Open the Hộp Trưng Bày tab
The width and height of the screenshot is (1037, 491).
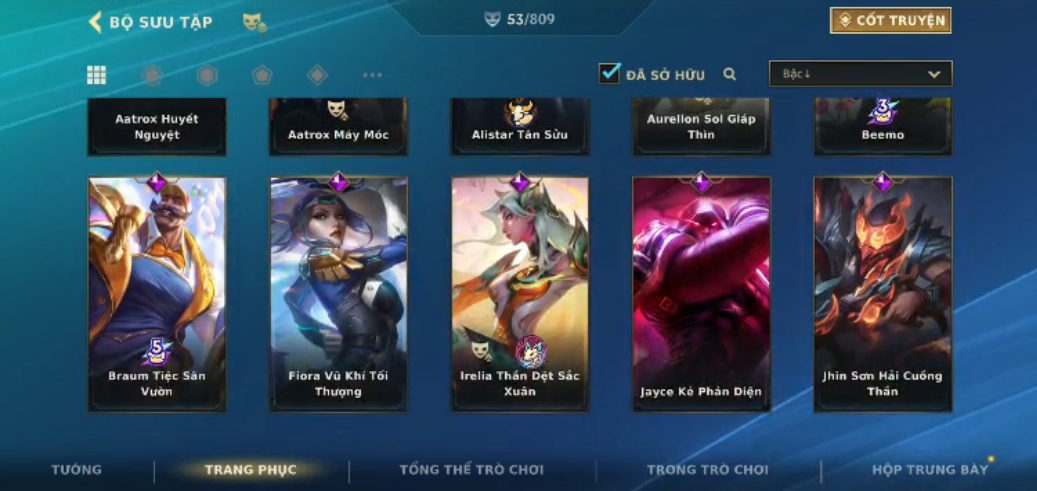(x=929, y=470)
